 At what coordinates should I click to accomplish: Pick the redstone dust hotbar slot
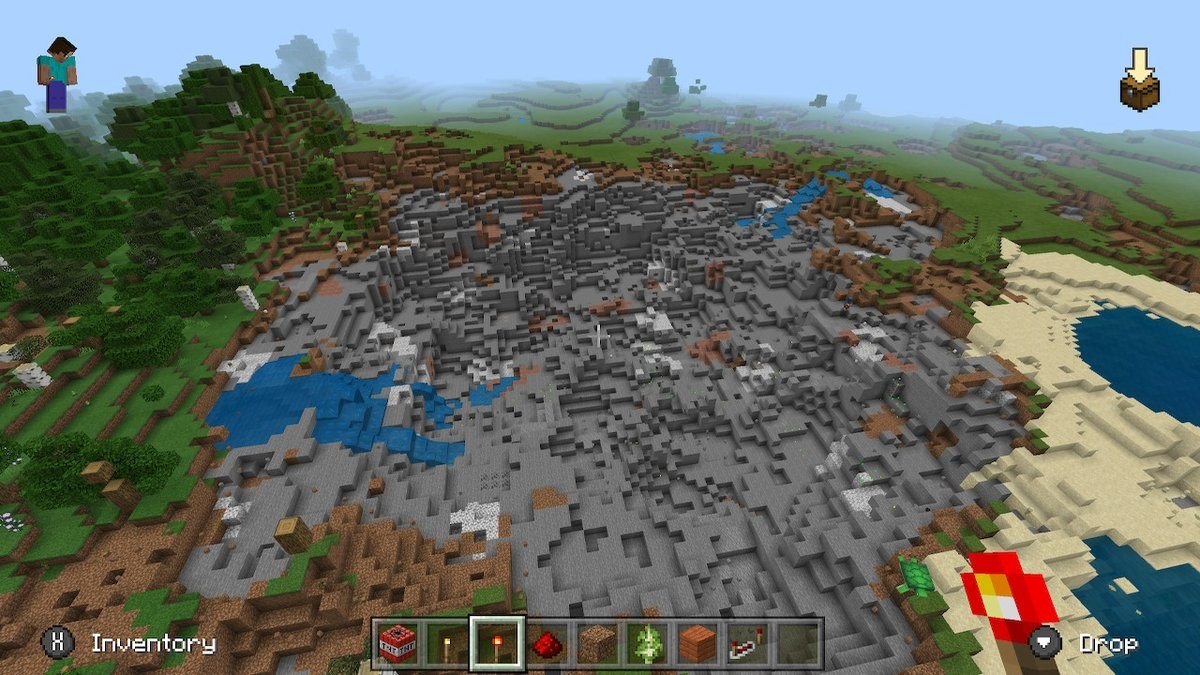[x=548, y=643]
